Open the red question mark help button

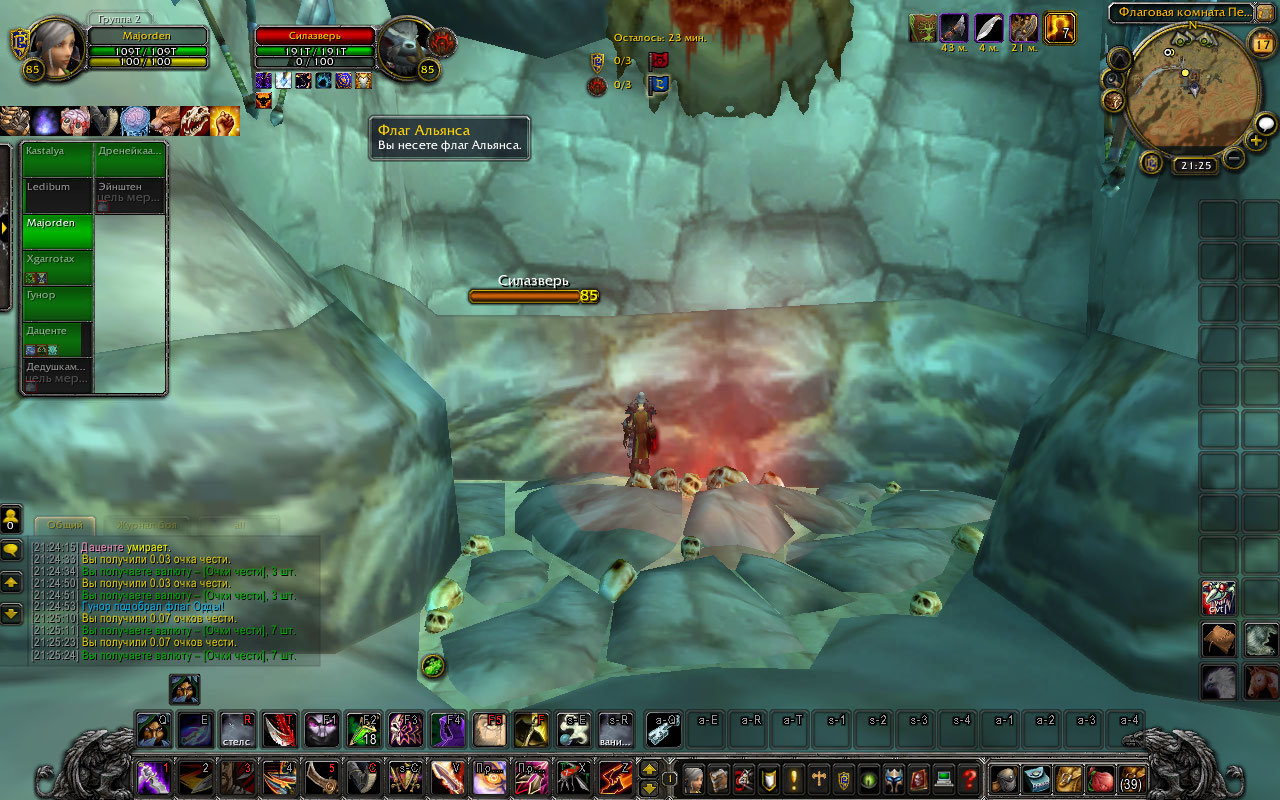tap(968, 779)
